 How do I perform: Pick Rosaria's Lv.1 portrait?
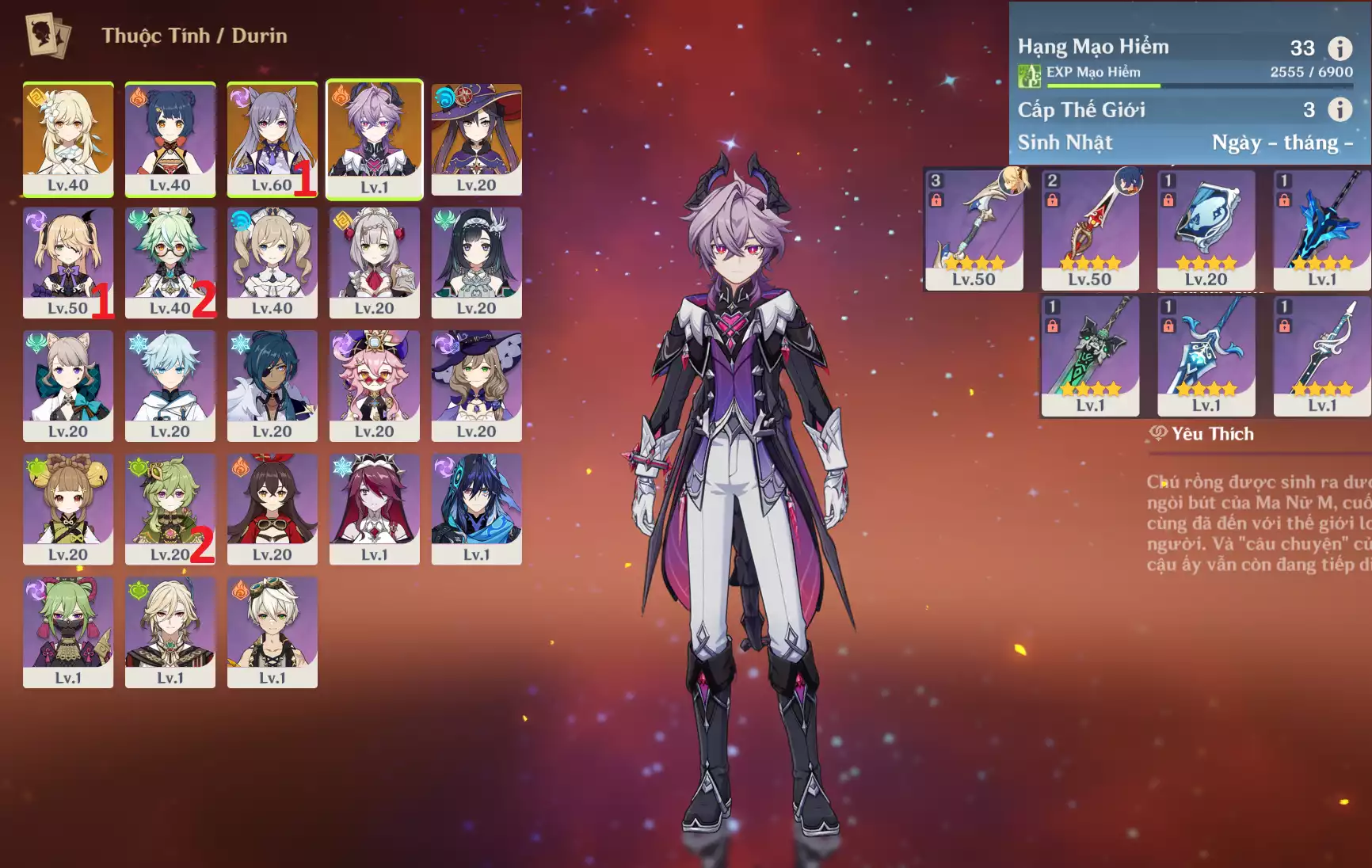374,508
